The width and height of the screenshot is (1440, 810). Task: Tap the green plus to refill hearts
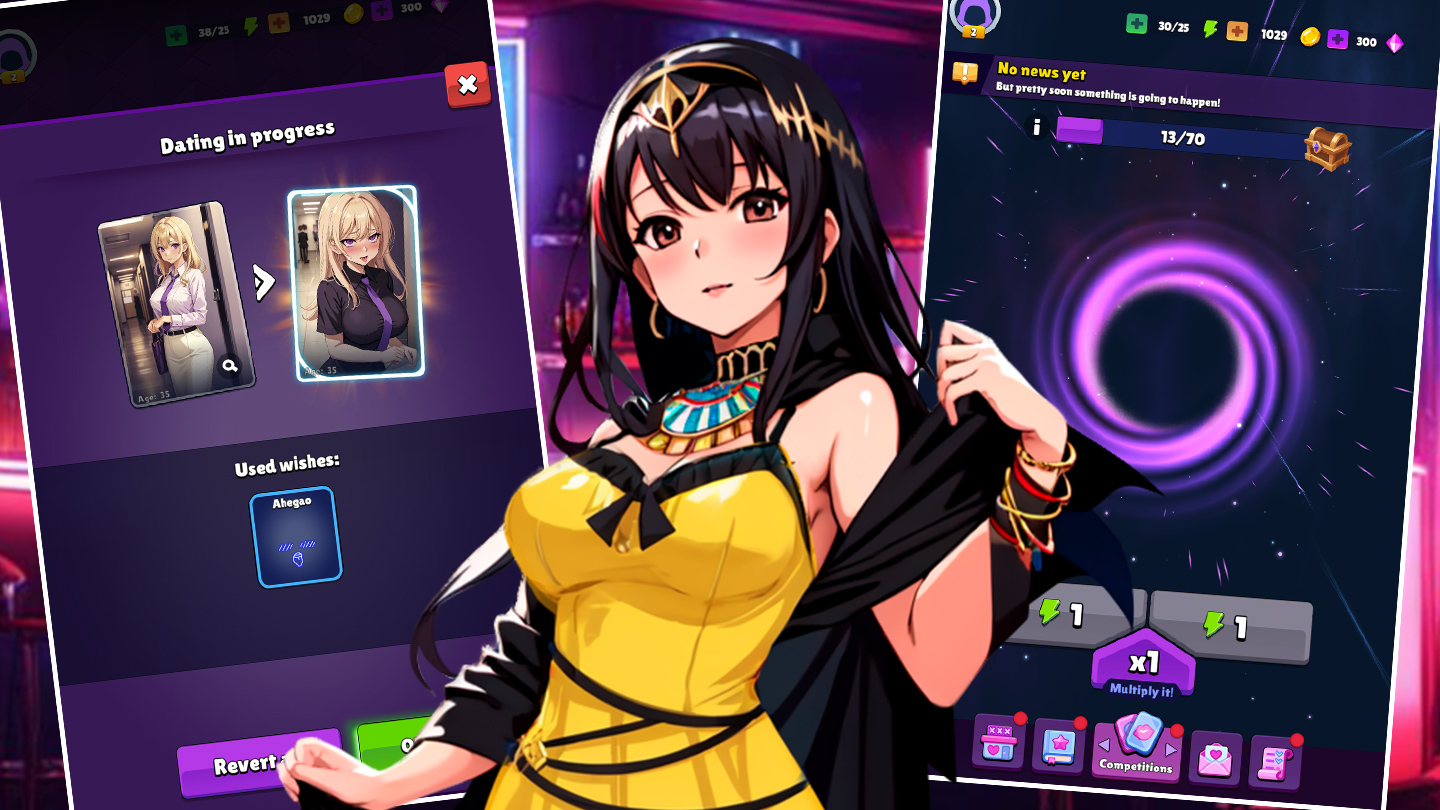[1135, 24]
